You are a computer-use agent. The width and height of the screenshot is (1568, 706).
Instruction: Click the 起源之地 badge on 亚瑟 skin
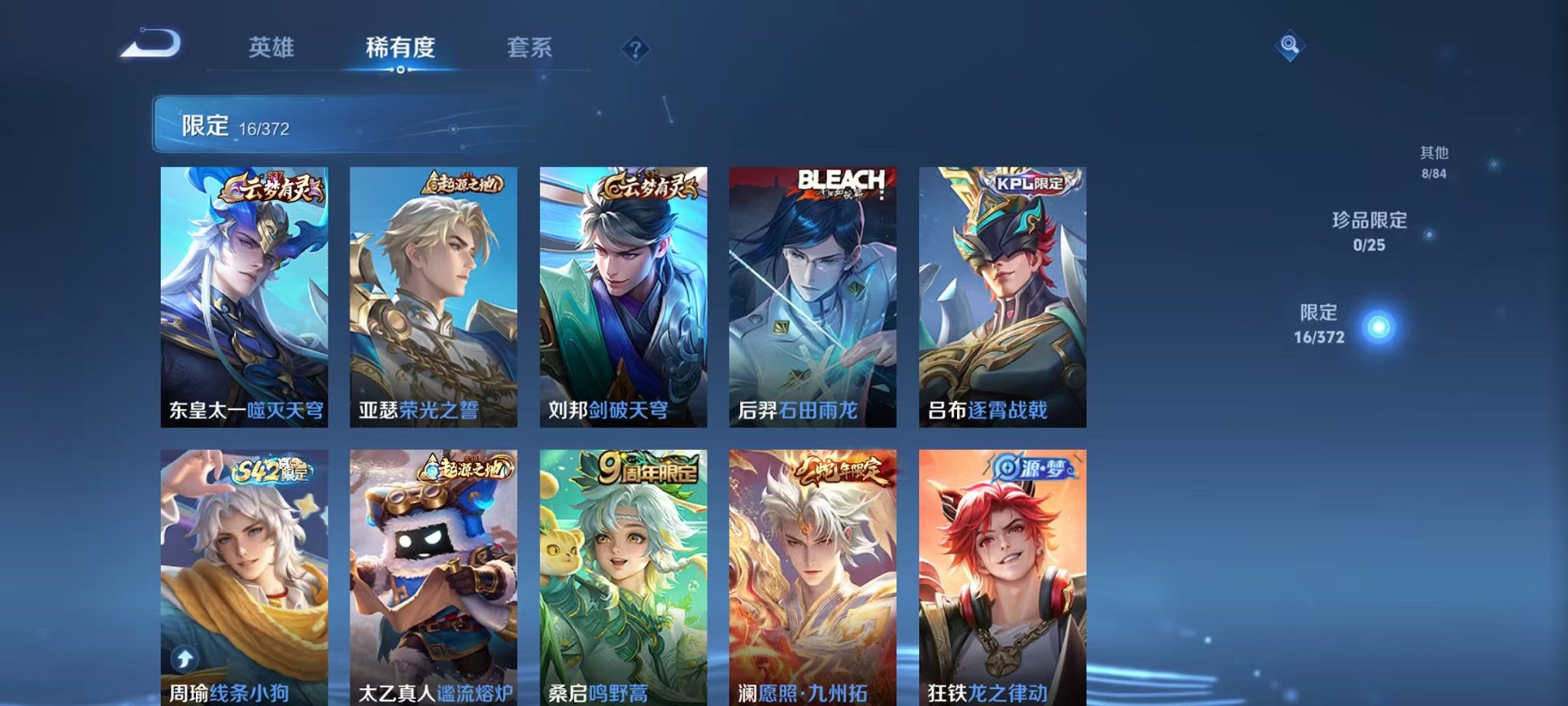(x=461, y=181)
